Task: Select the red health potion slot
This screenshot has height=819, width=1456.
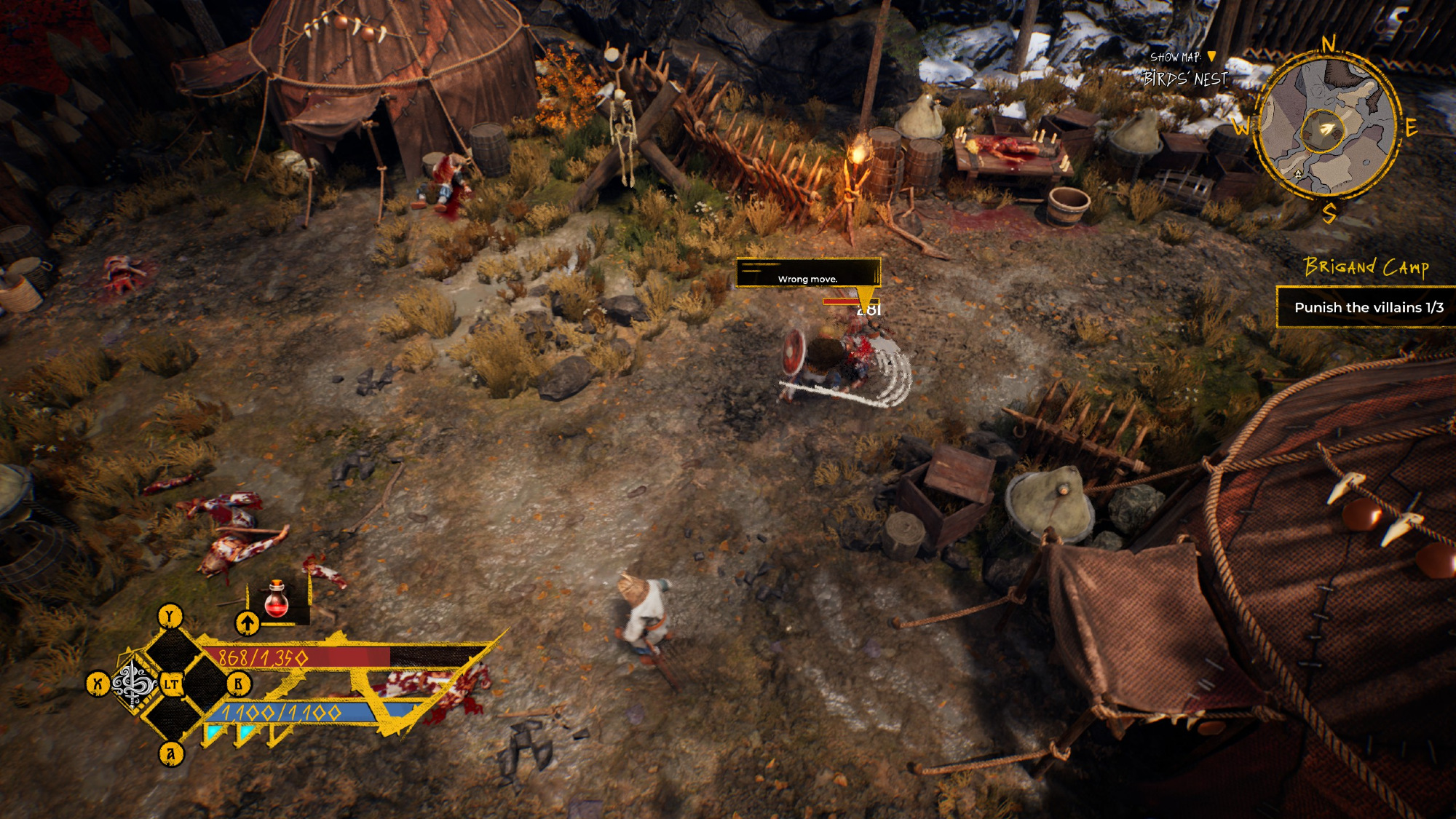Action: (x=277, y=601)
